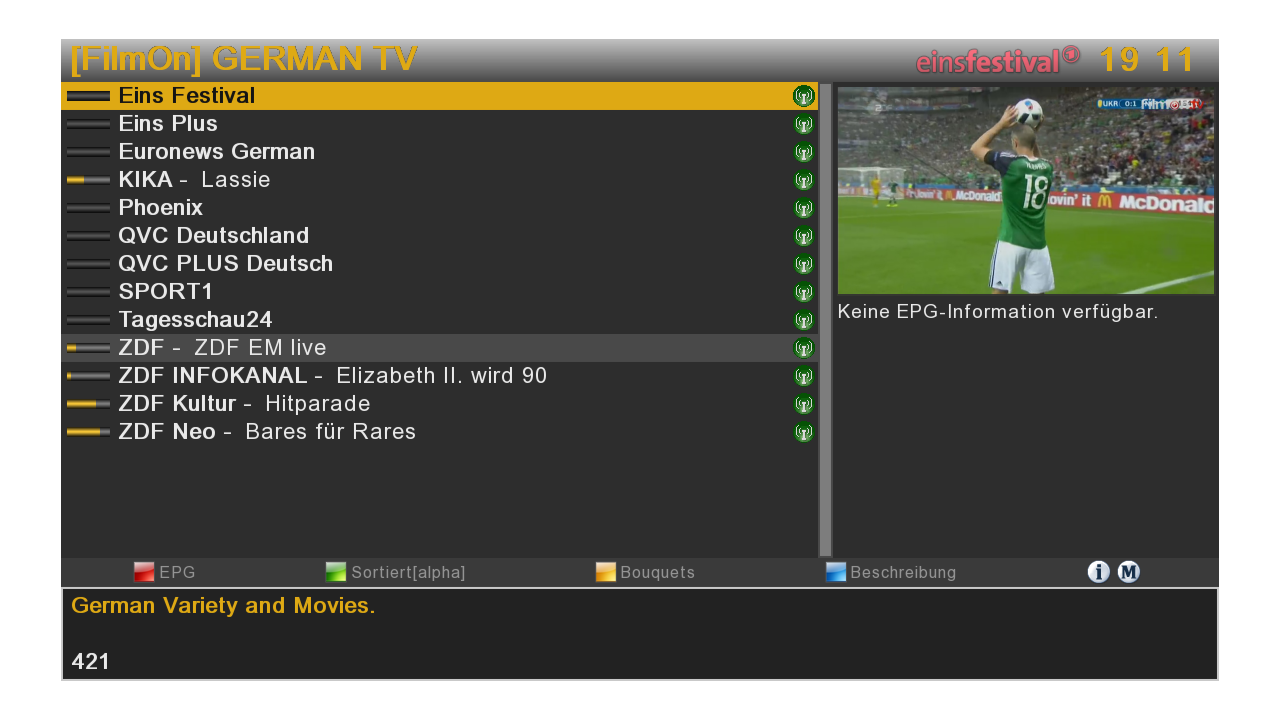1280x720 pixels.
Task: Open ZDF Kultur showing Hitparade
Action: (x=244, y=404)
